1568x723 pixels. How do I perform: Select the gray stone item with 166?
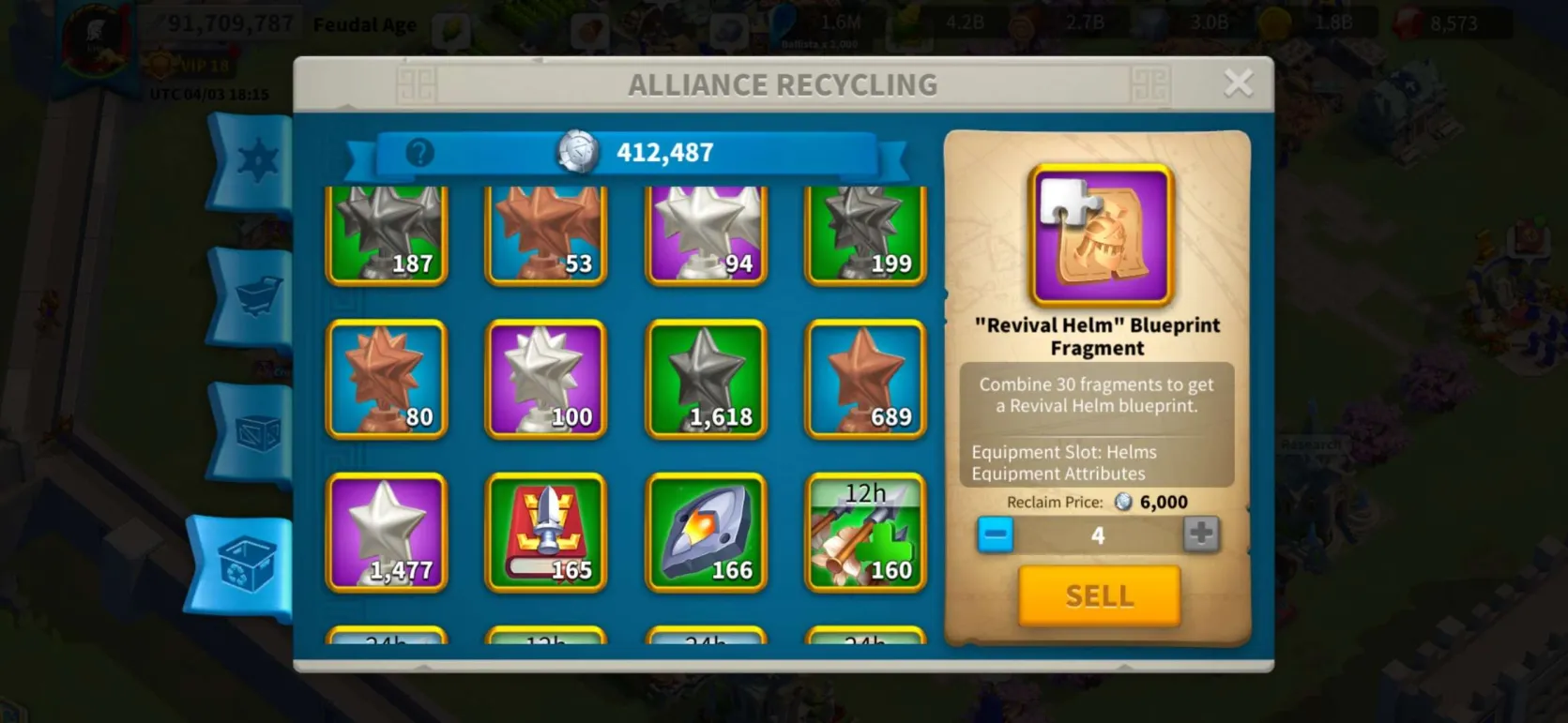tap(706, 533)
